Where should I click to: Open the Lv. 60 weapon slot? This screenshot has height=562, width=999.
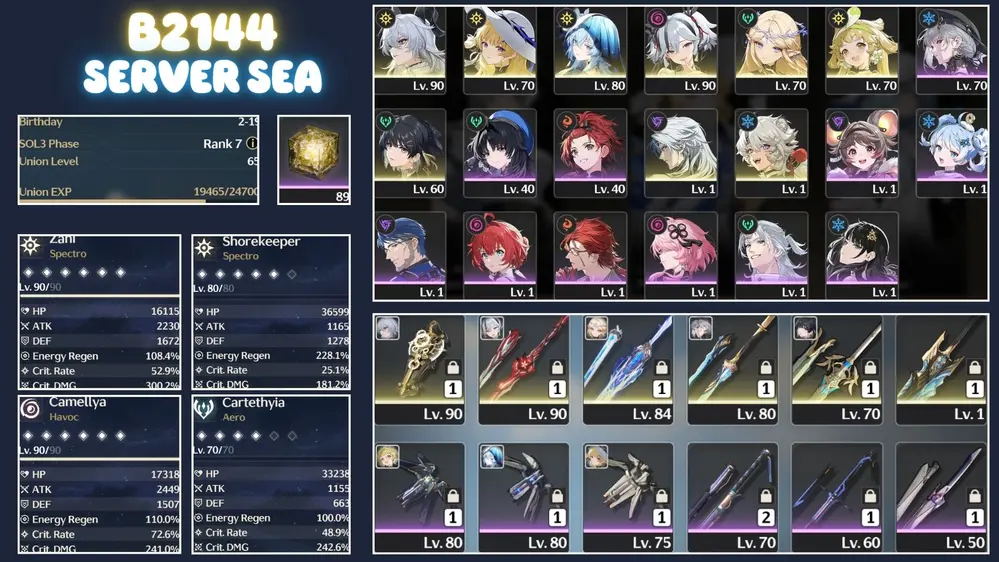point(836,497)
